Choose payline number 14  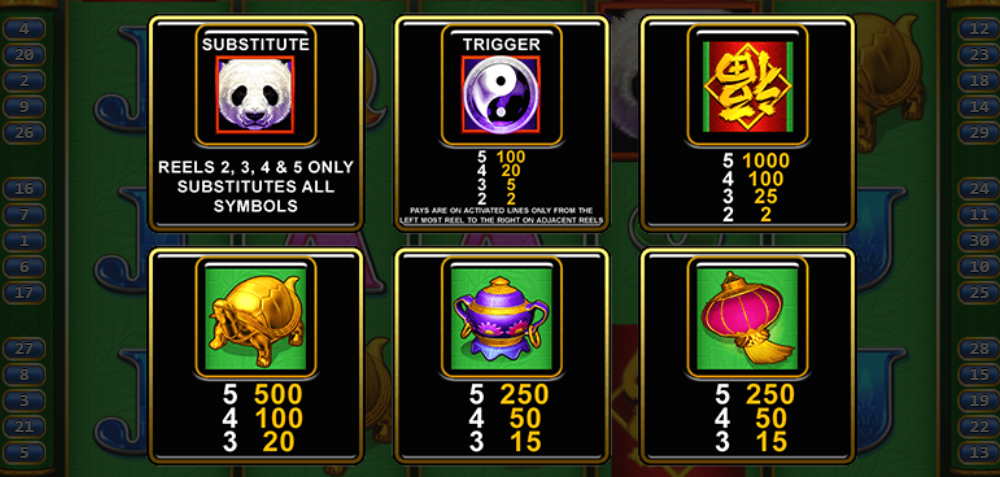974,106
